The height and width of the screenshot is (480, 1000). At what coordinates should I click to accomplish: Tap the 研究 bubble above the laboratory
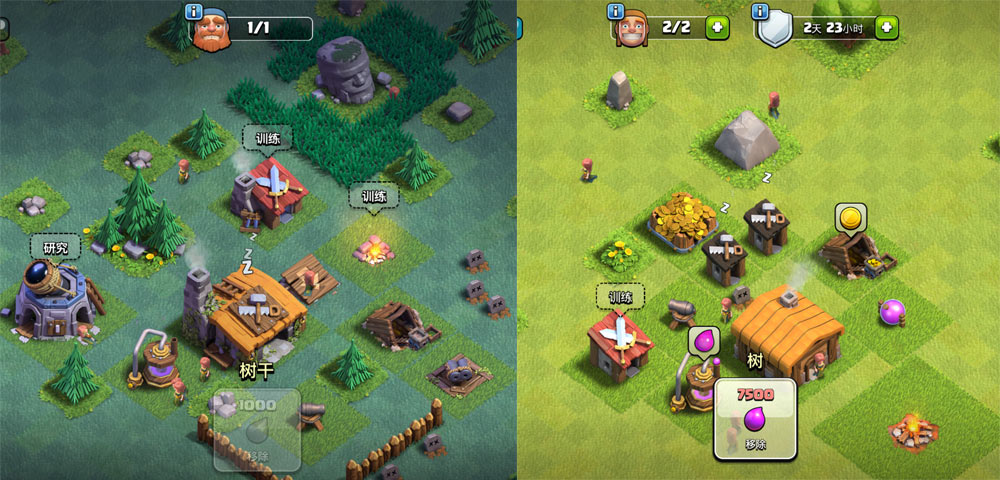55,247
